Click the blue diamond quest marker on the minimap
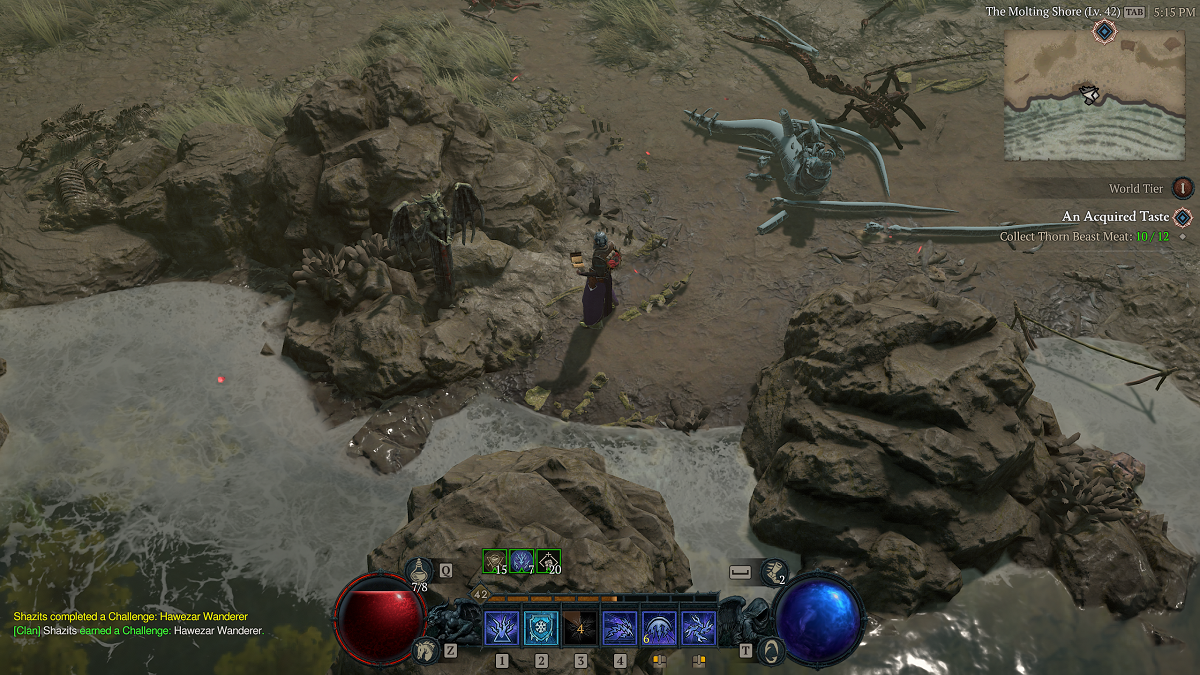The image size is (1200, 675). click(1103, 32)
